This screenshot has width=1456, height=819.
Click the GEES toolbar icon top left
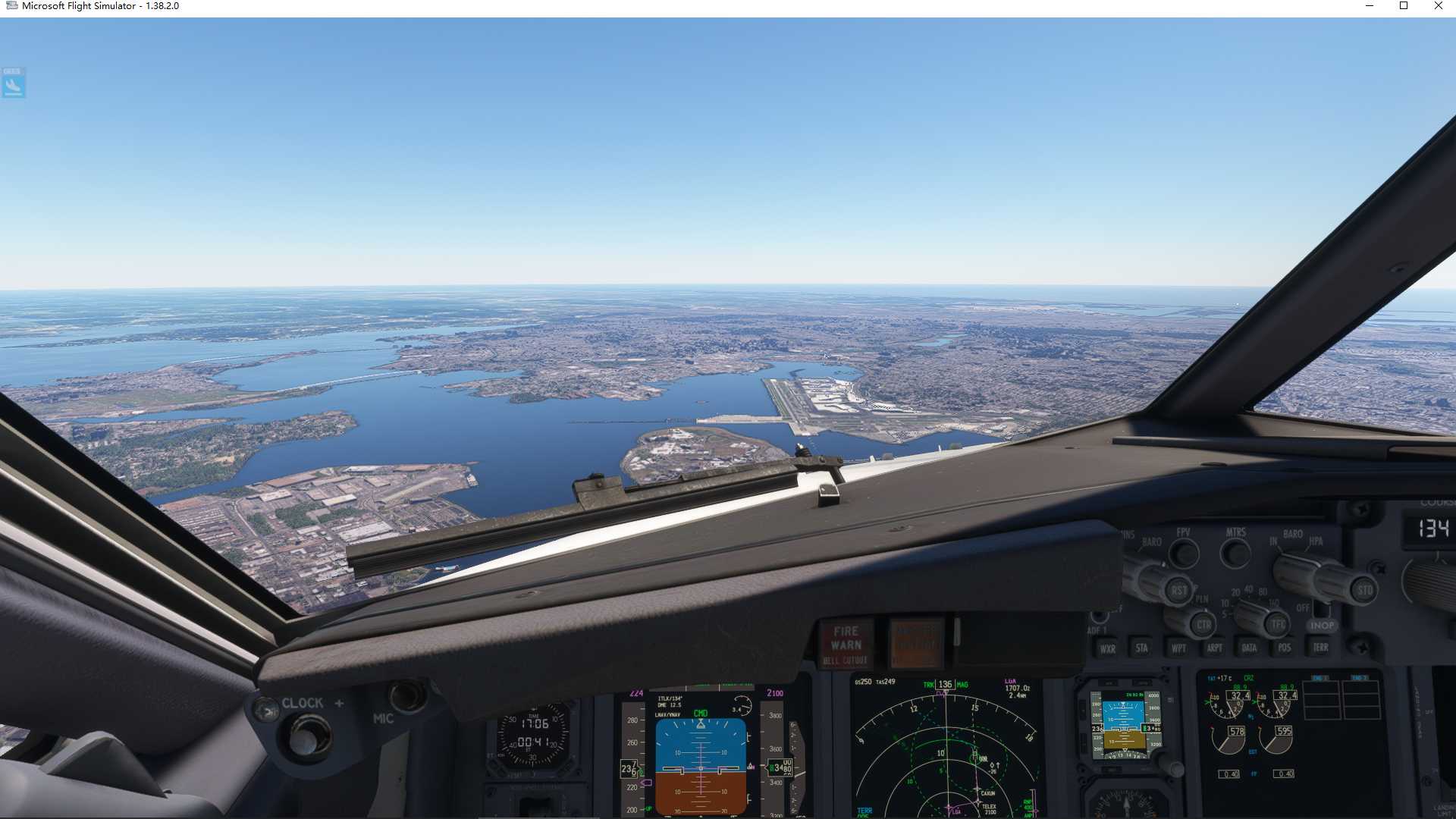point(13,83)
